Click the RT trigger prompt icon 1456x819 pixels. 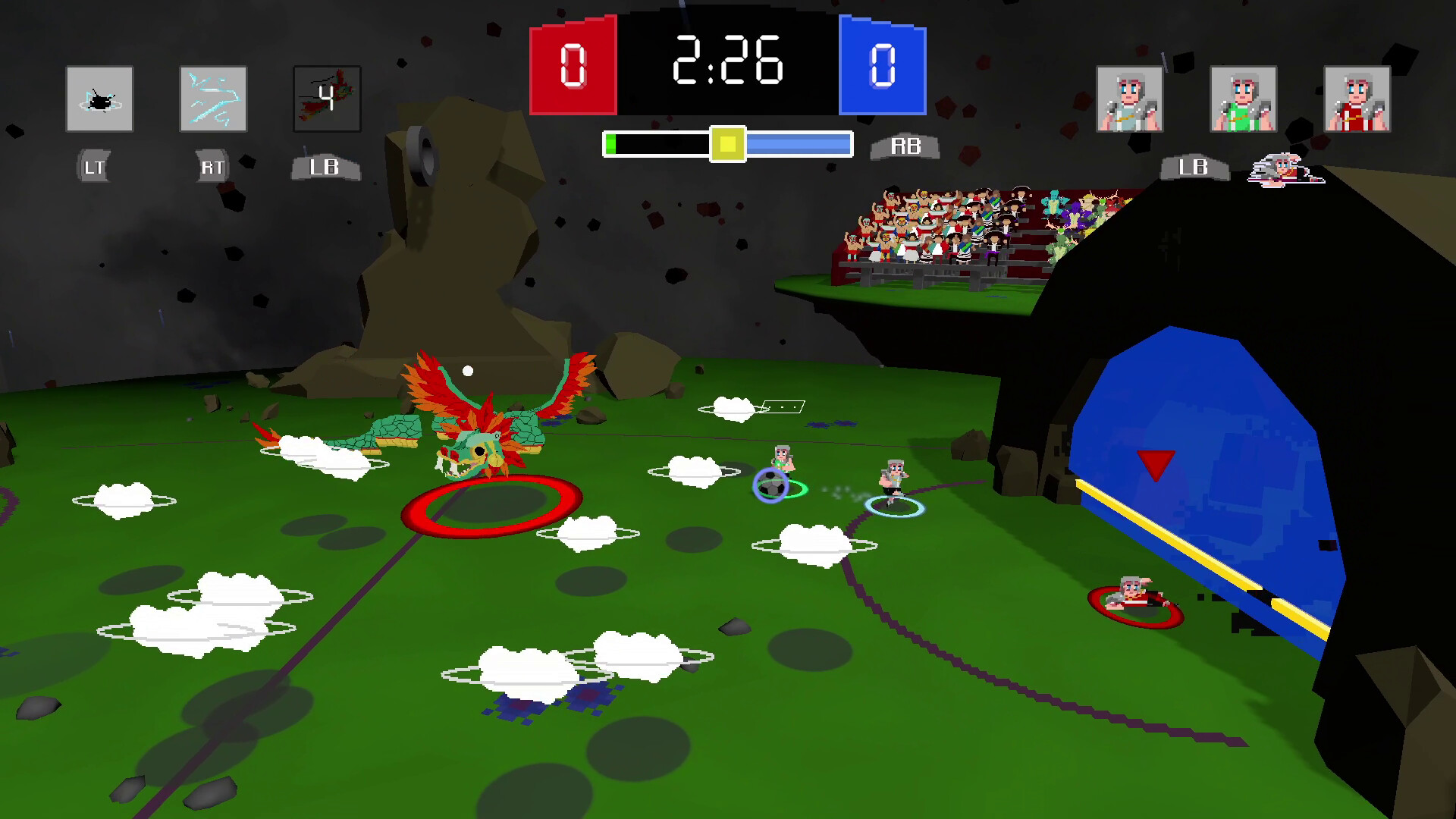pos(212,165)
